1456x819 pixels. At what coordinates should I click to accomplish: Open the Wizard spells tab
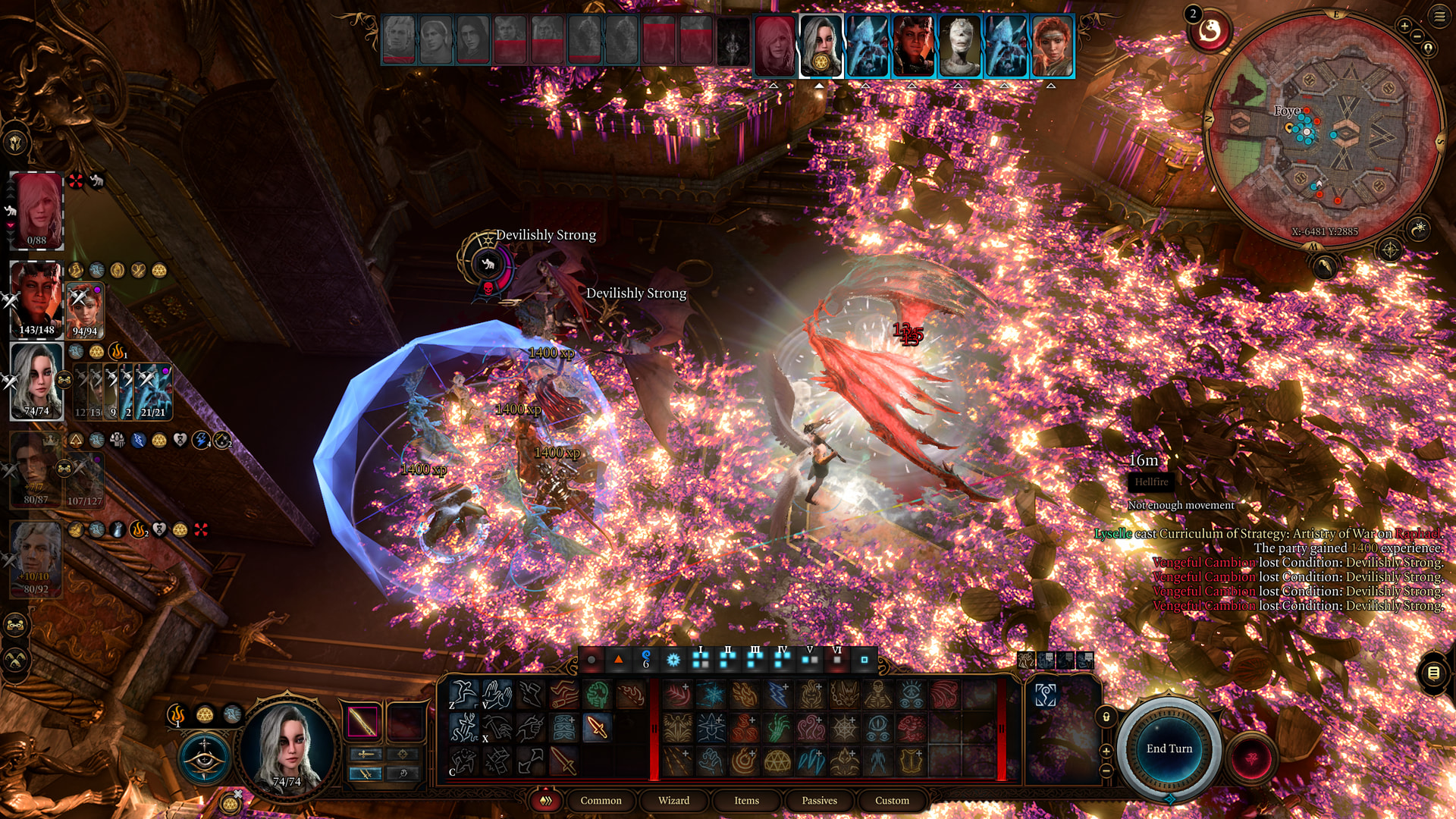click(673, 800)
